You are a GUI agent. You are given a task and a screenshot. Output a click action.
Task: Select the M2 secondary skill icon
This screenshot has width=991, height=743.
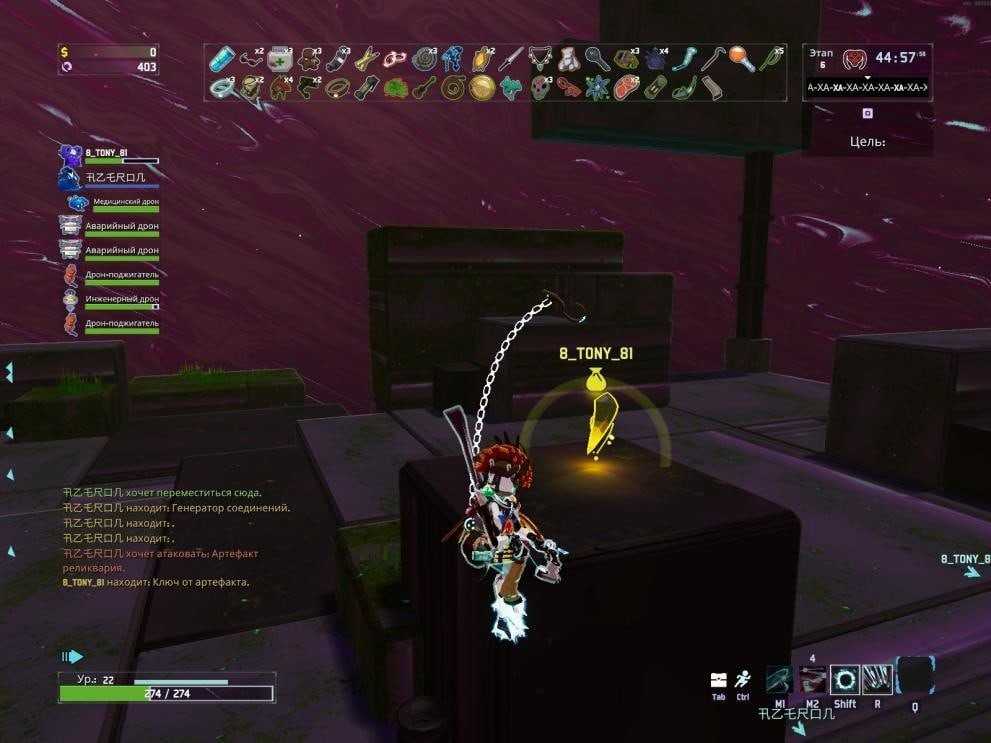(812, 679)
